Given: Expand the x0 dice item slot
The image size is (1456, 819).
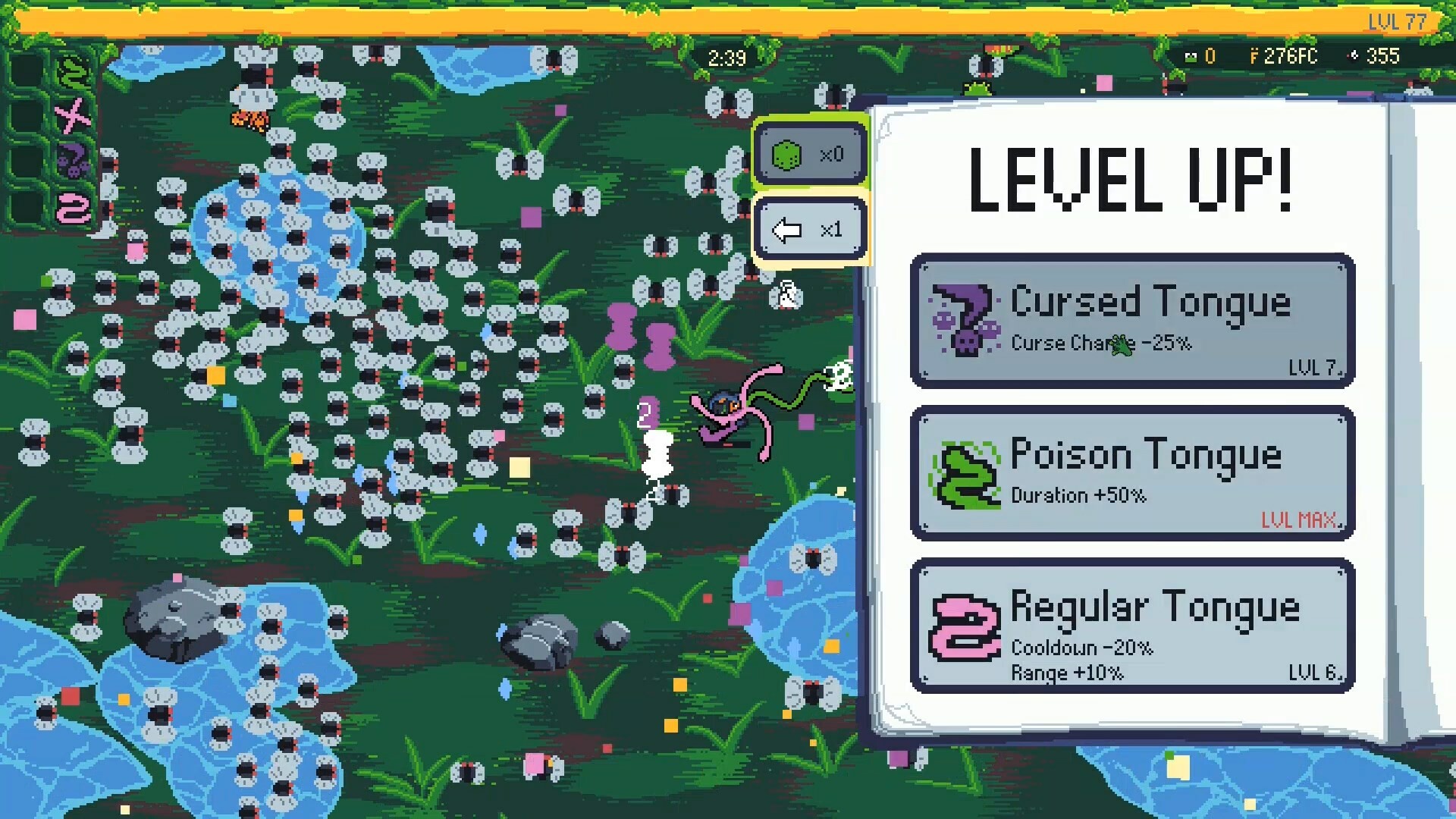Looking at the screenshot, I should [810, 154].
